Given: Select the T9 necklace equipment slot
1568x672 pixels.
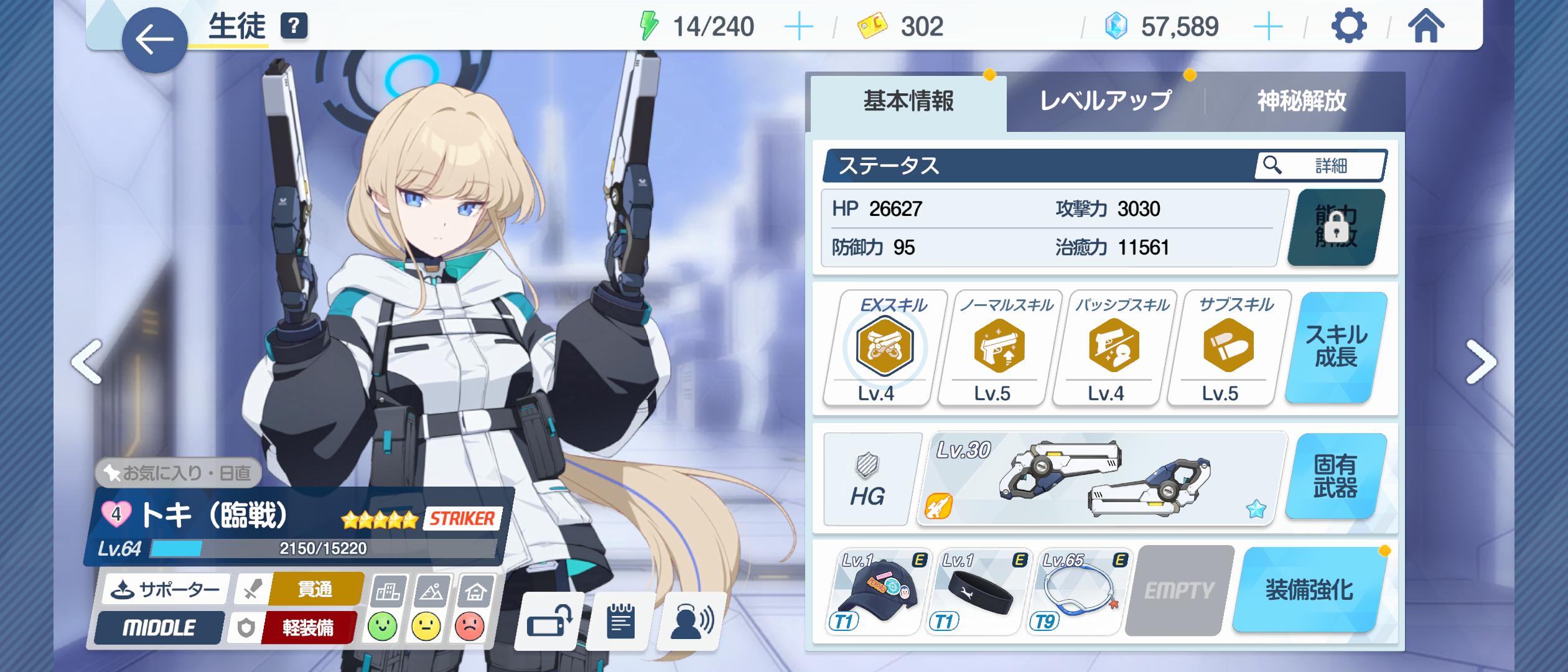Looking at the screenshot, I should [x=1079, y=592].
